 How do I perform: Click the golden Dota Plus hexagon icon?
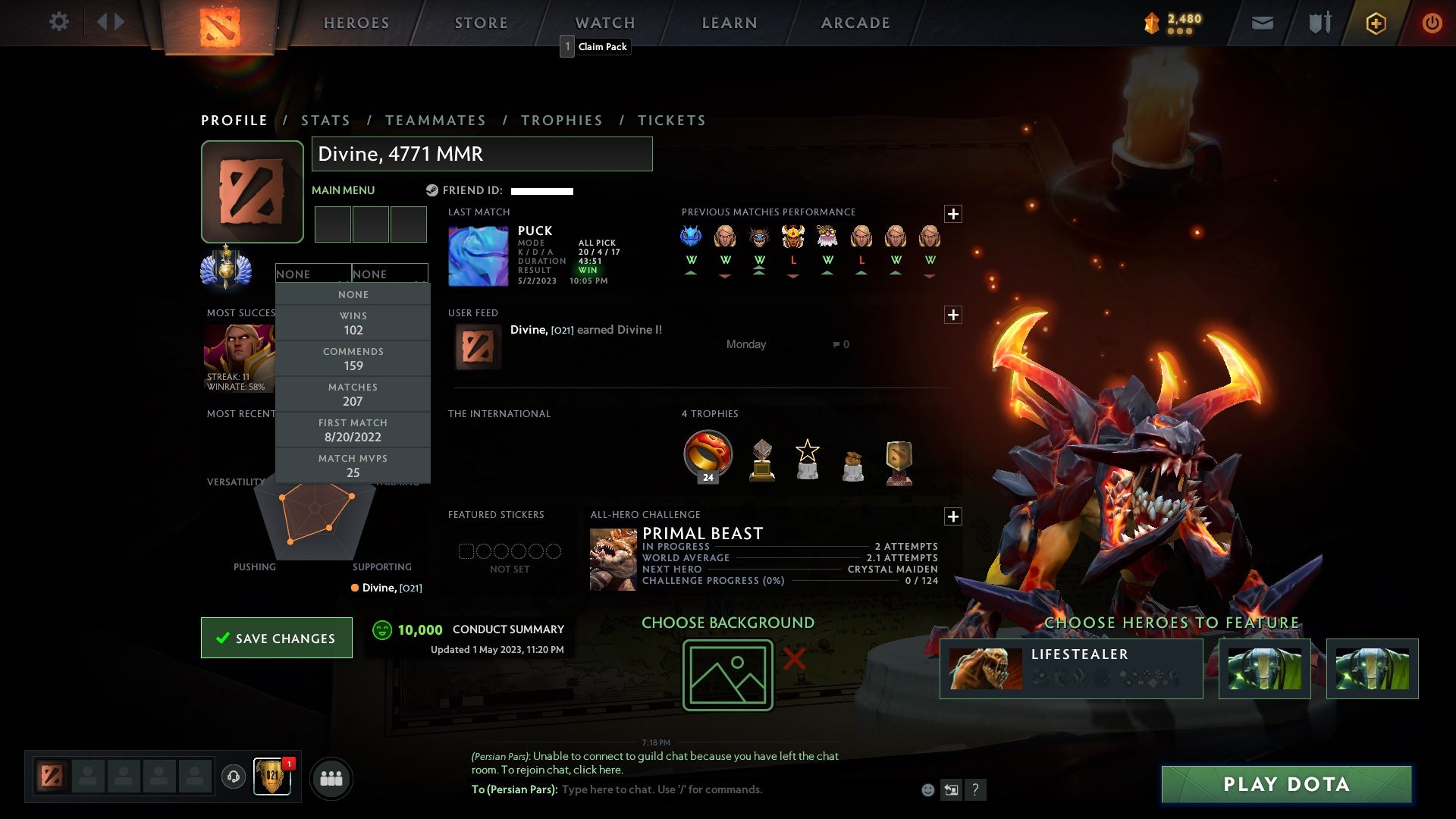1375,23
